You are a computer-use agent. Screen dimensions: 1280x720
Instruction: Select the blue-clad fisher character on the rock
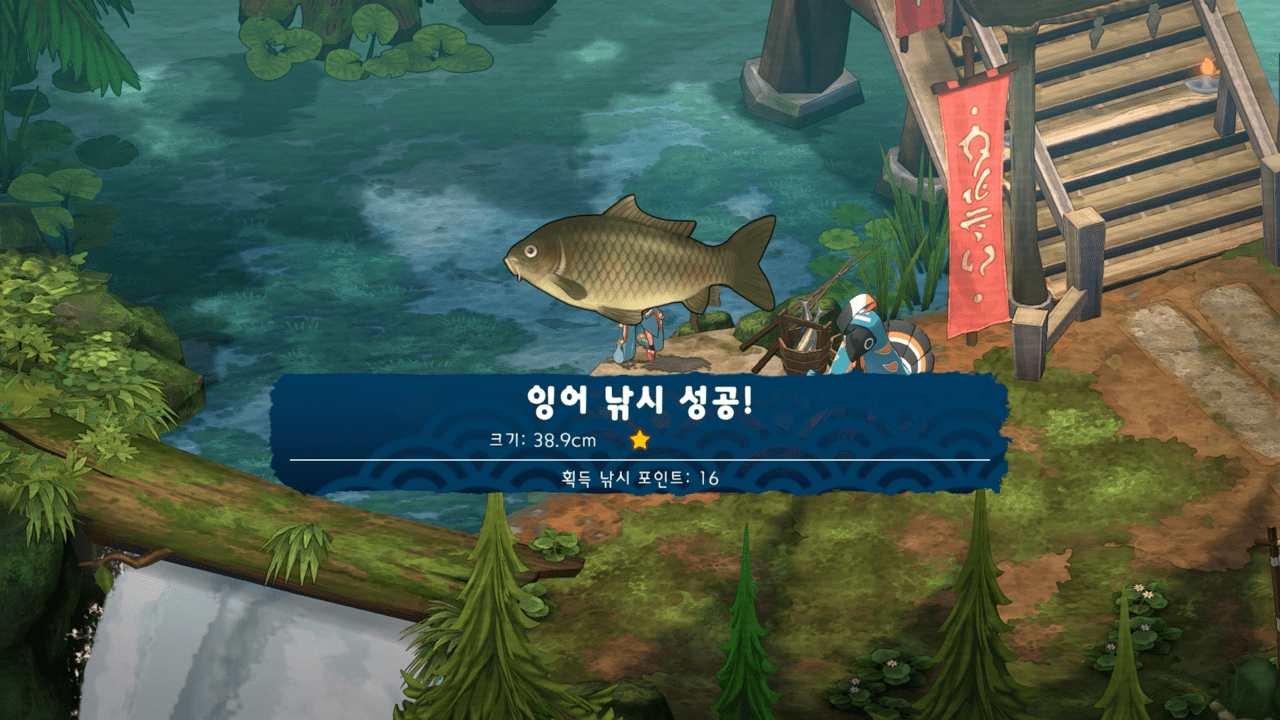click(x=645, y=340)
